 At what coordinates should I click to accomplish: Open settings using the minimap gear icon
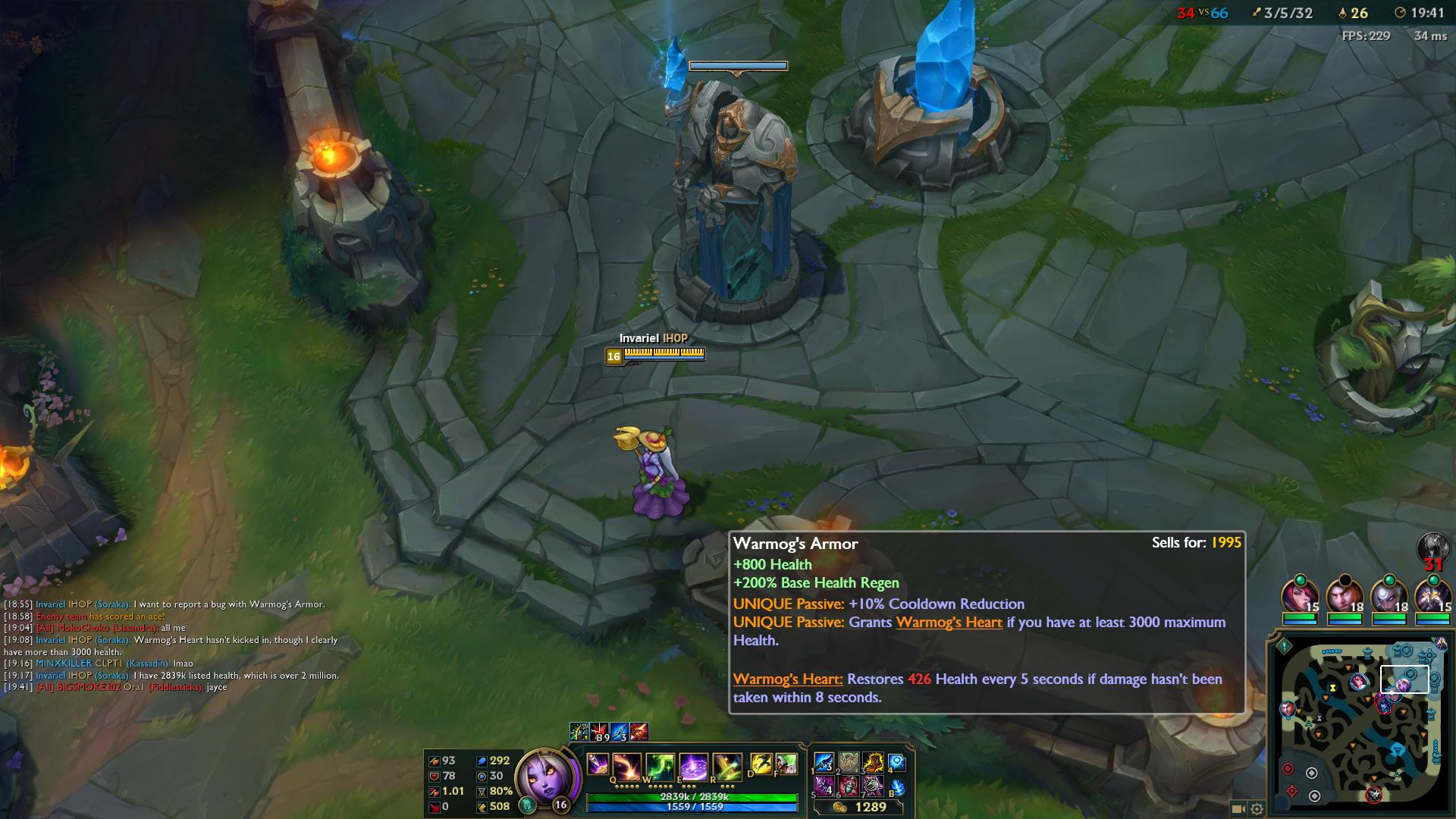(x=1257, y=809)
